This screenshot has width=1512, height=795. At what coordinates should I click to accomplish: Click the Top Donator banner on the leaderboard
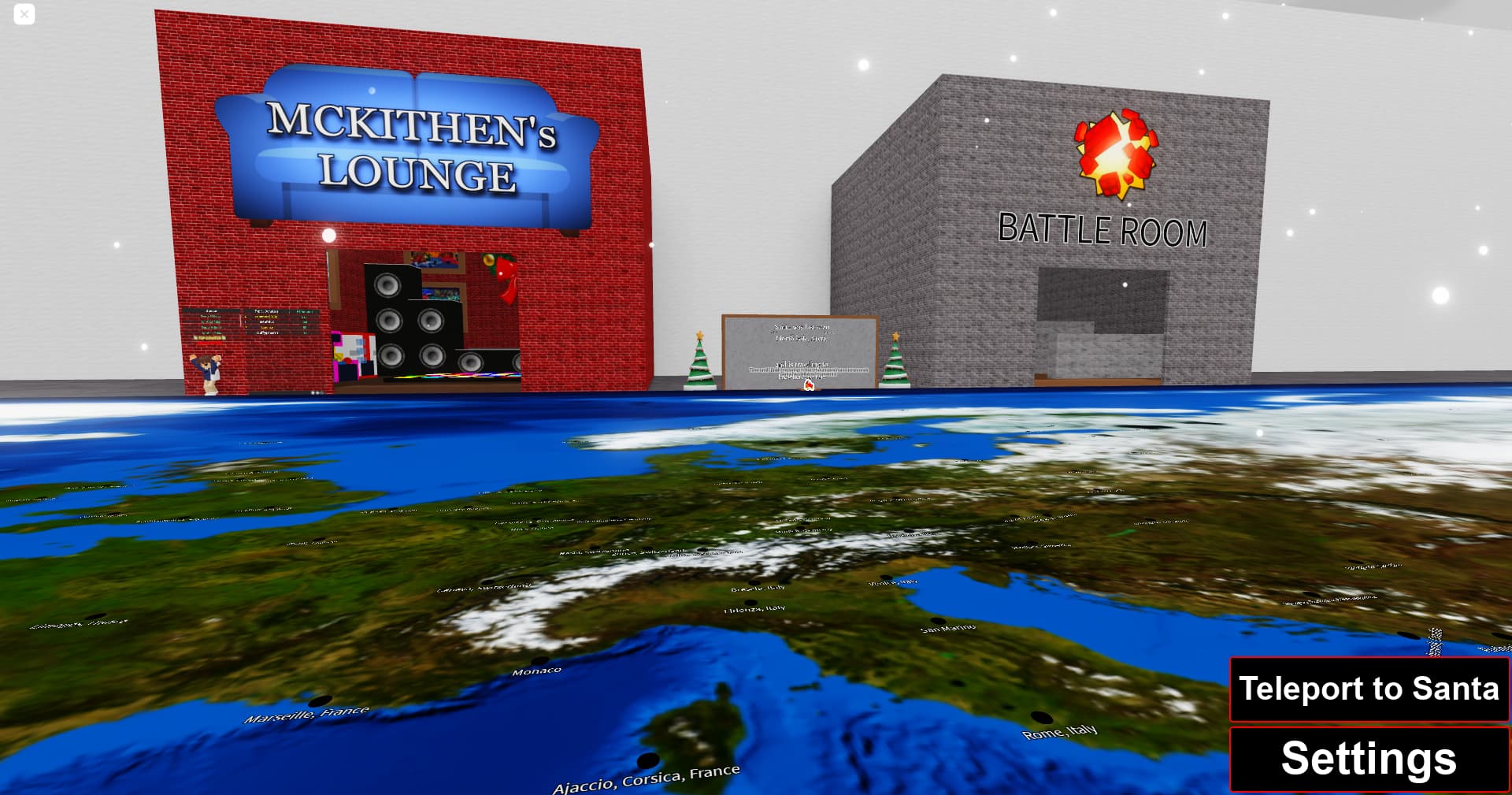tap(210, 339)
